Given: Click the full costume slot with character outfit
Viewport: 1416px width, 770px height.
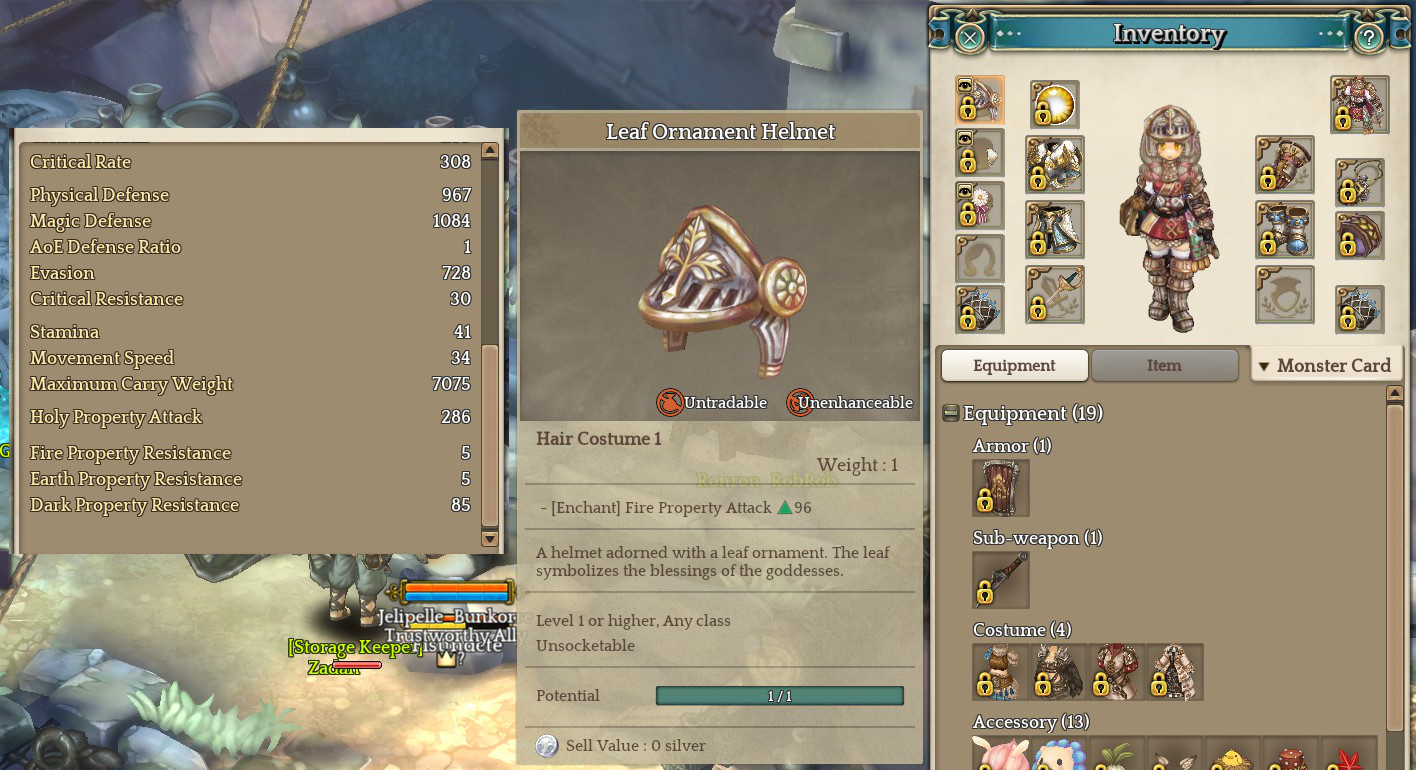Looking at the screenshot, I should click(x=1360, y=104).
